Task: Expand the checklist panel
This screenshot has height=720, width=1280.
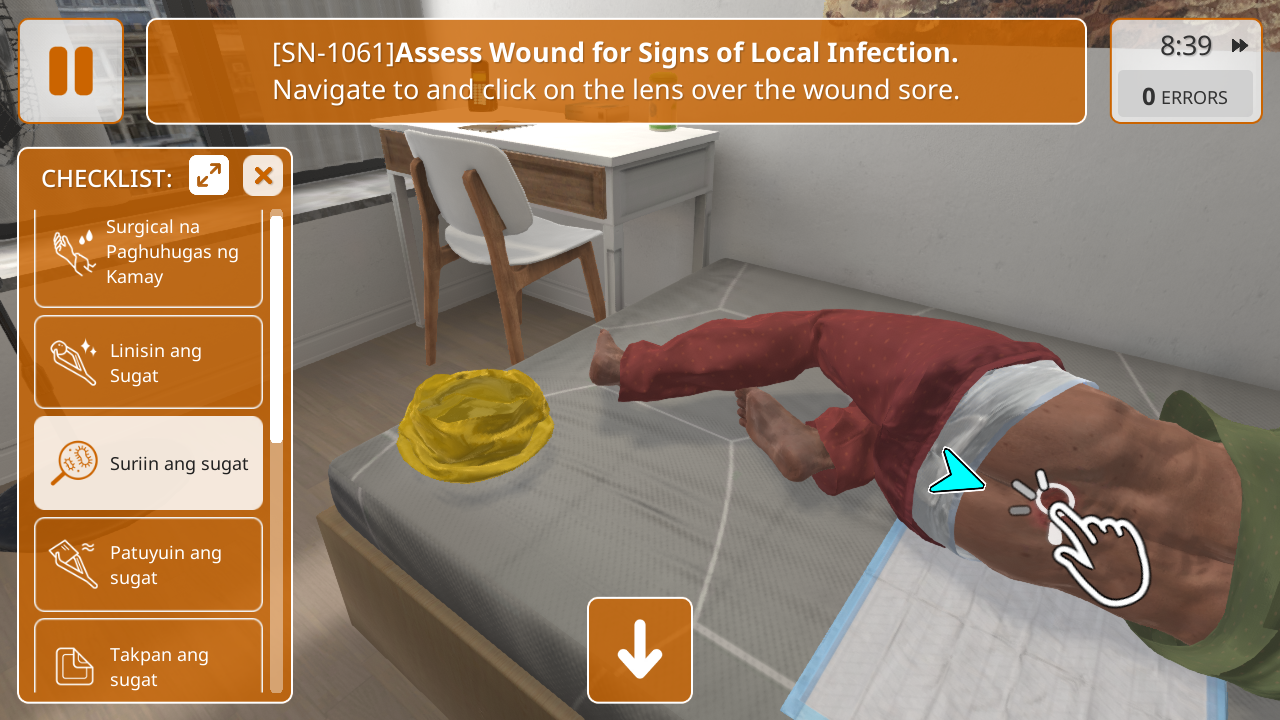Action: coord(209,176)
